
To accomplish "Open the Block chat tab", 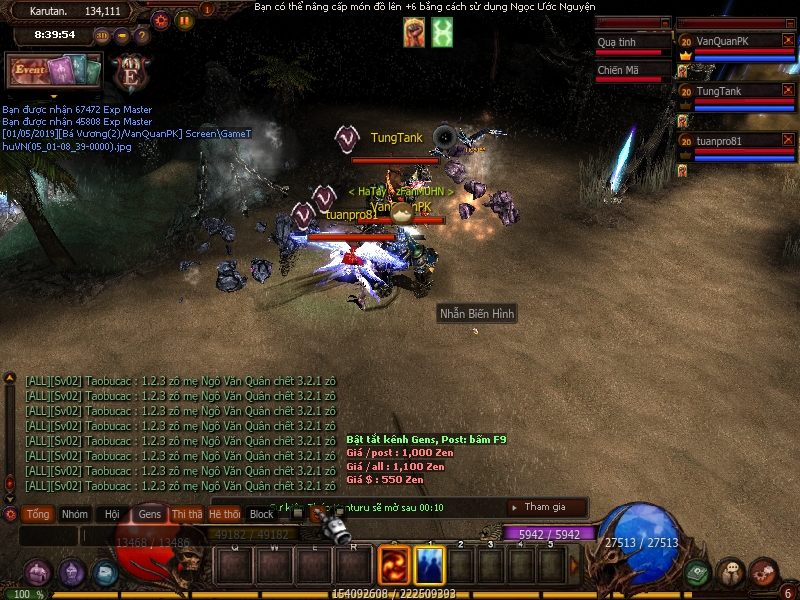I will coord(261,514).
